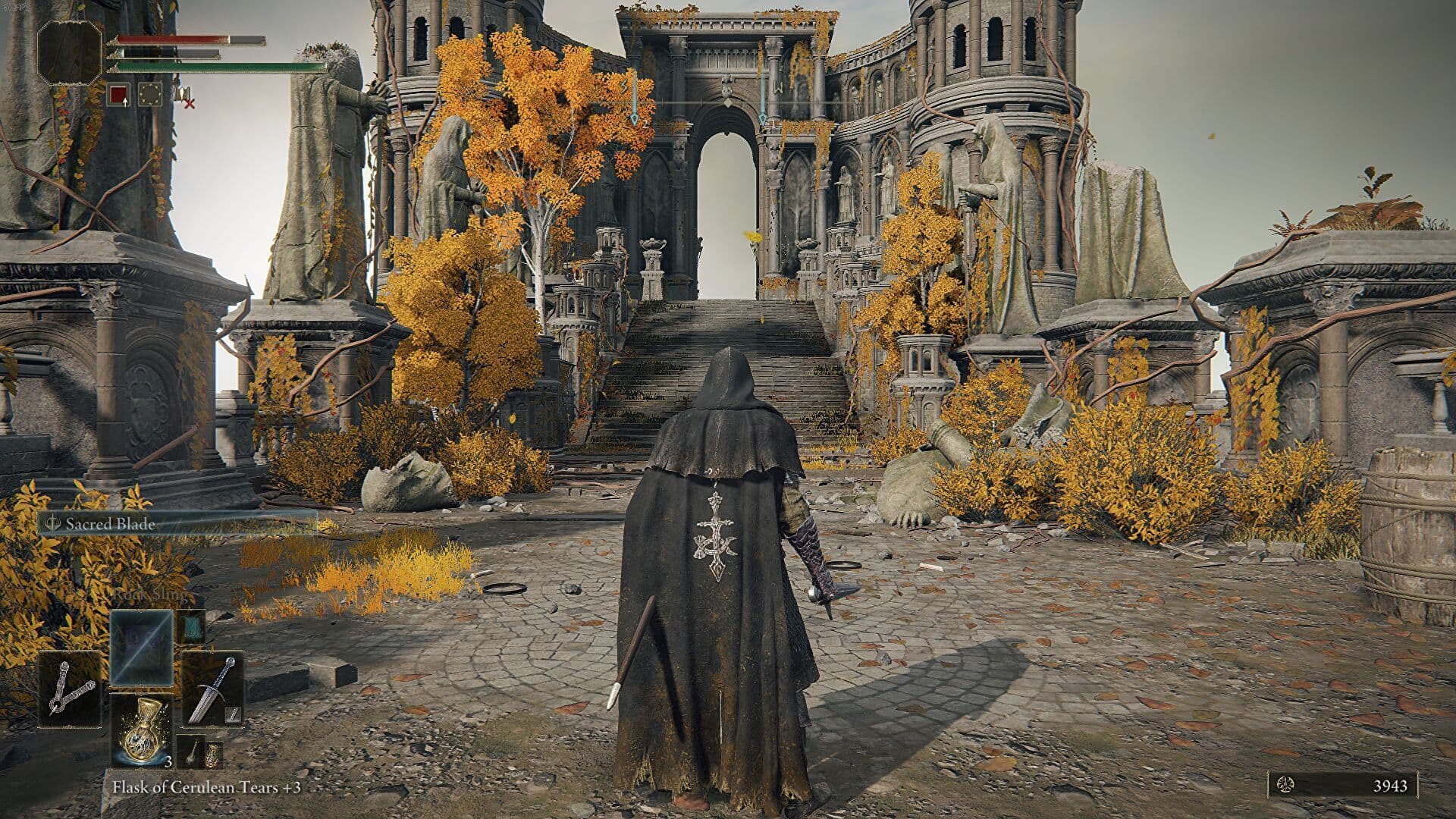Image resolution: width=1456 pixels, height=819 pixels.
Task: Select the equipped spell slot thumbnail
Action: tap(142, 648)
